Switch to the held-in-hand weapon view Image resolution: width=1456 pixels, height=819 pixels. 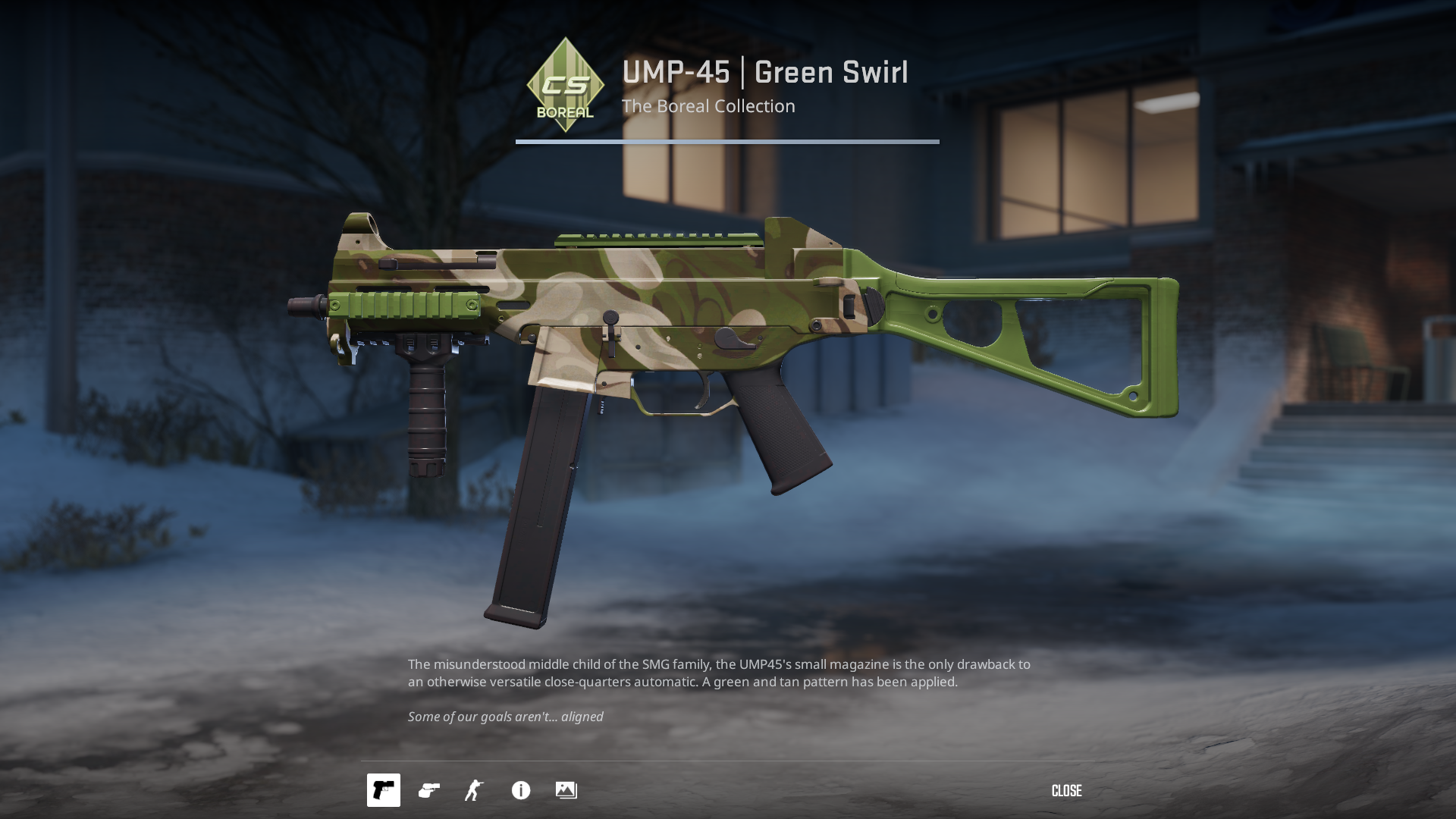(x=428, y=790)
